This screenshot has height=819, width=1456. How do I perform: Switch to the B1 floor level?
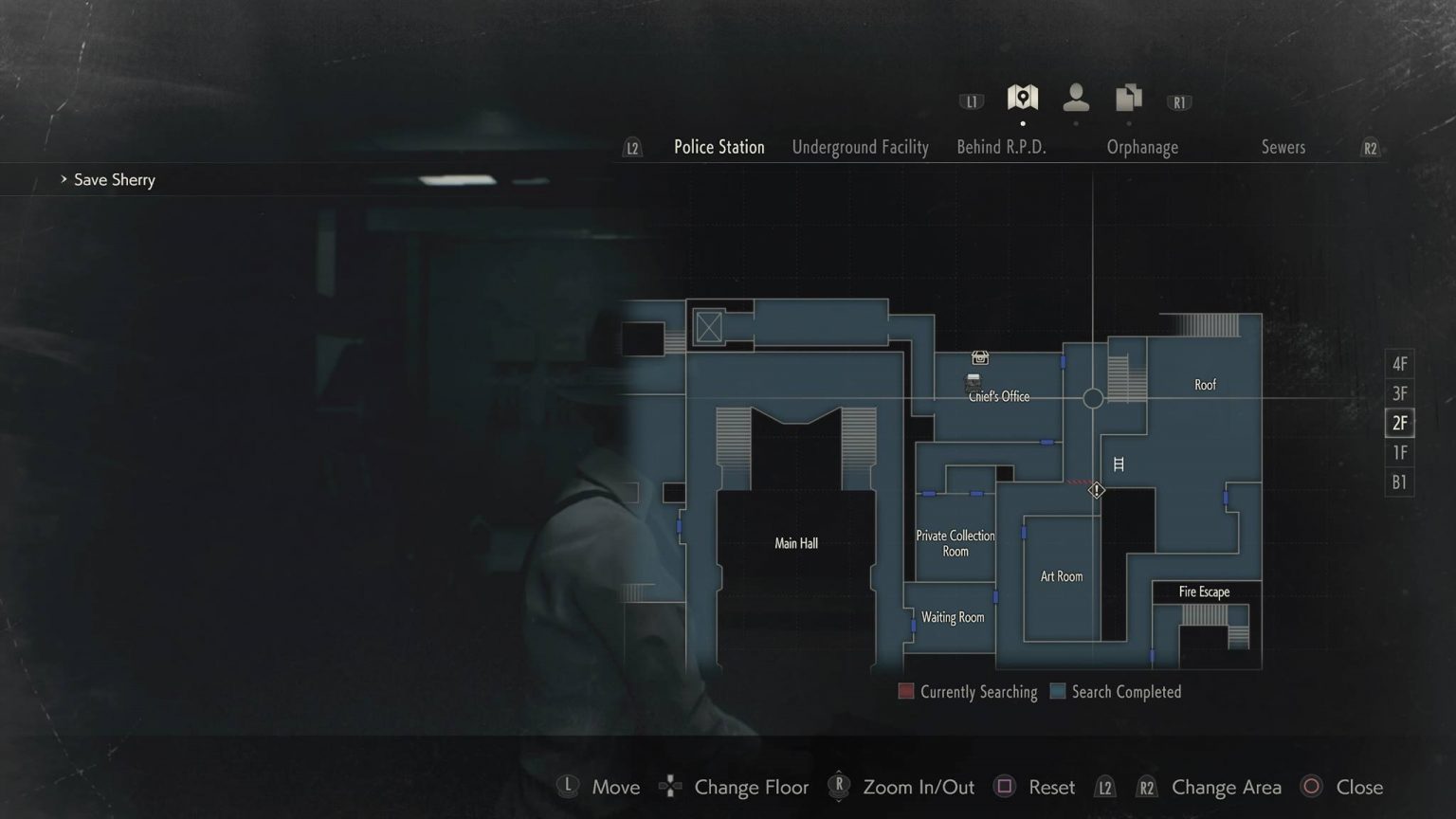pyautogui.click(x=1399, y=482)
